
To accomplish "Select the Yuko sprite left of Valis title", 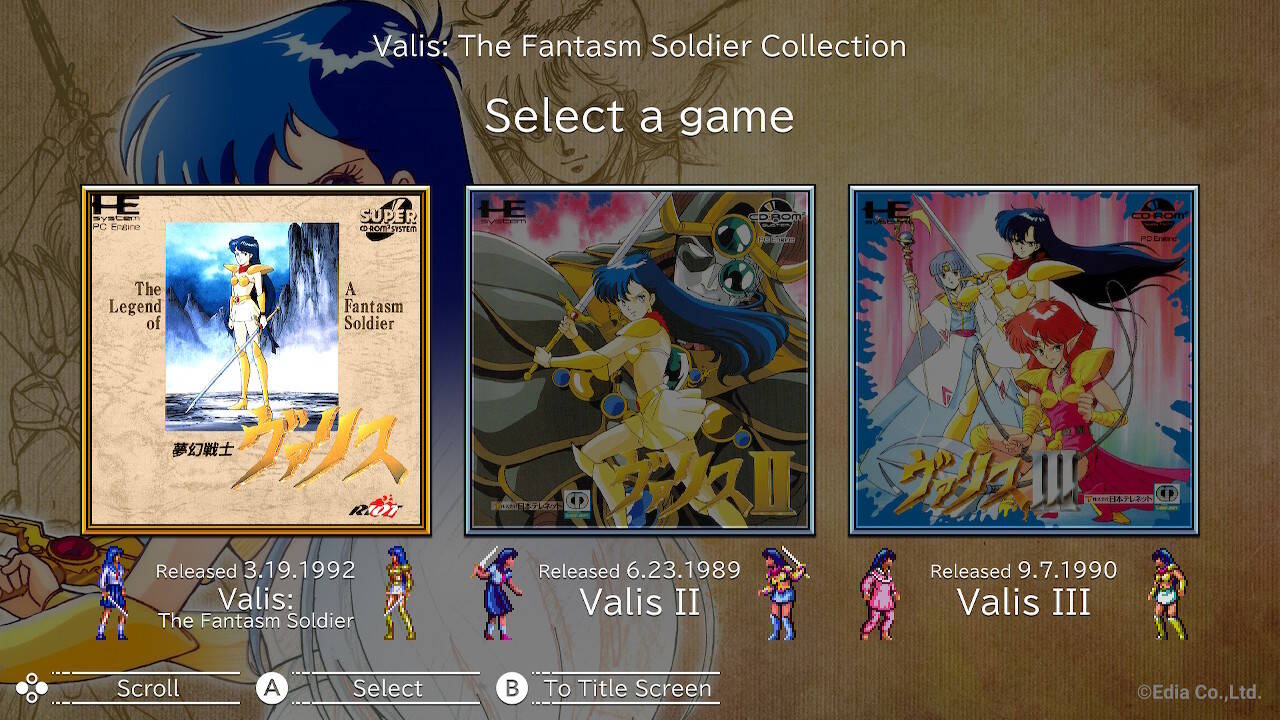I will (112, 597).
